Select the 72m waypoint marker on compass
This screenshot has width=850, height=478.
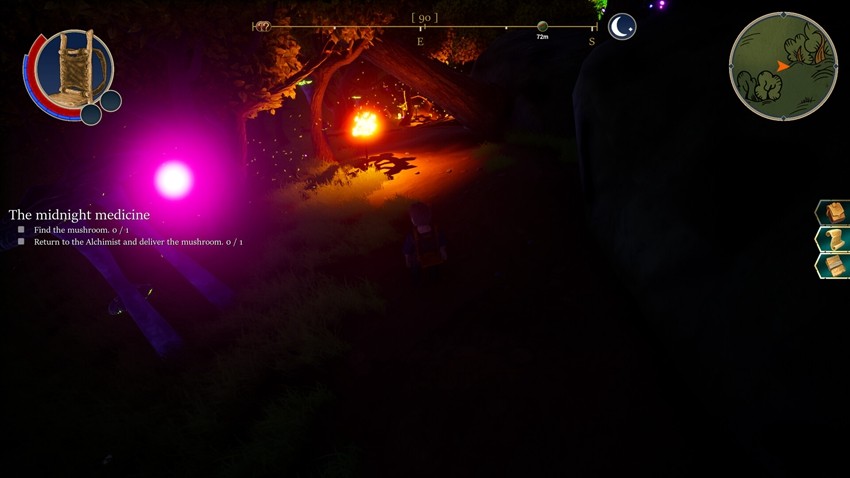542,27
